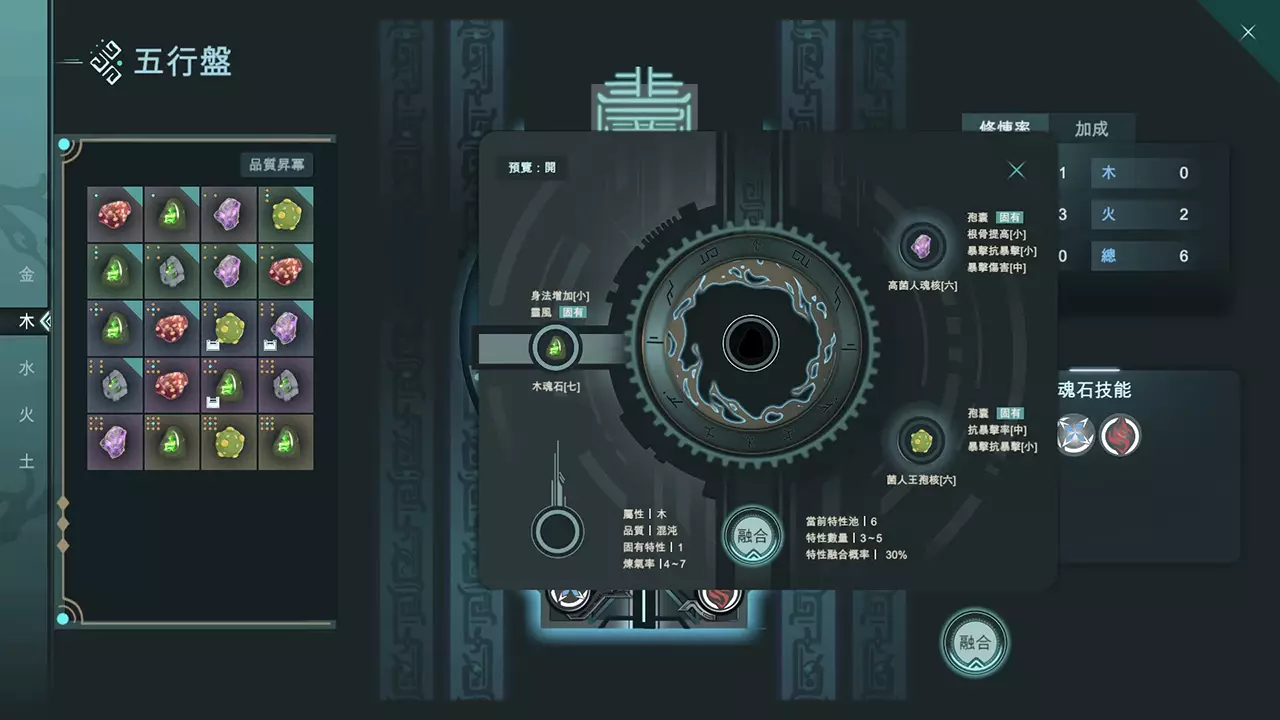Open the 火 element tab
Image resolution: width=1280 pixels, height=720 pixels.
(27, 414)
